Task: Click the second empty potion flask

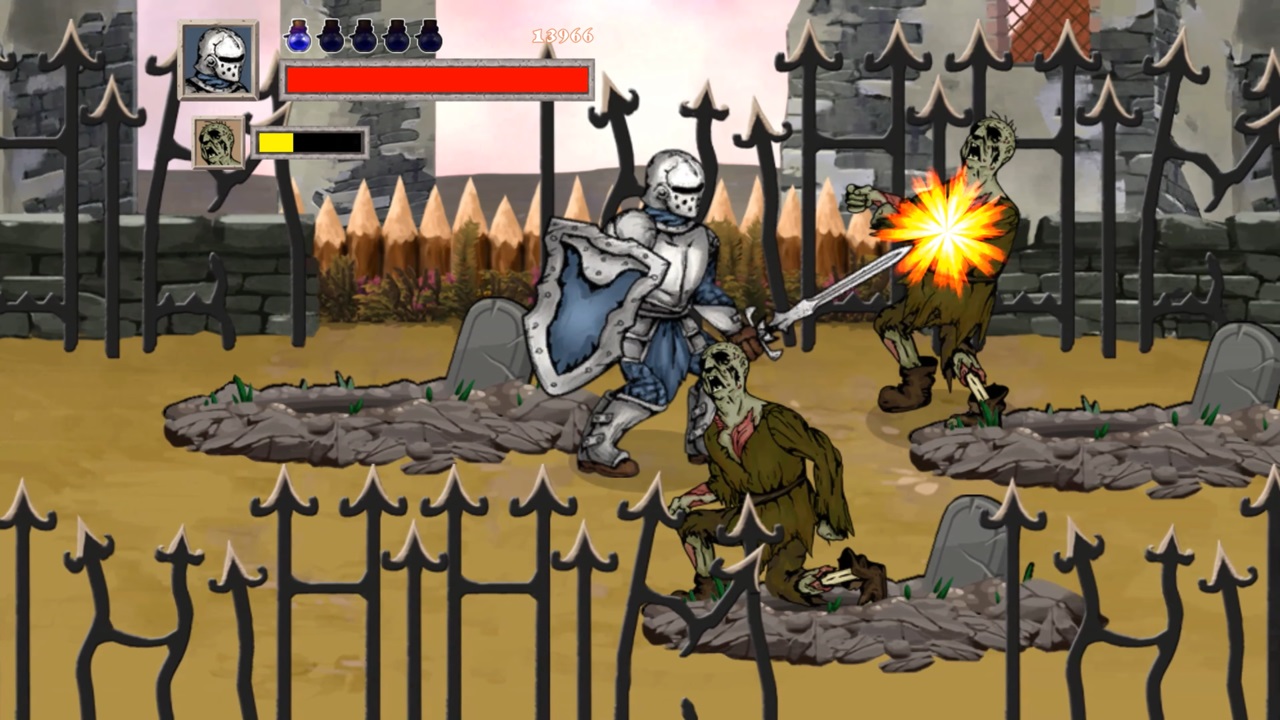Action: 332,38
